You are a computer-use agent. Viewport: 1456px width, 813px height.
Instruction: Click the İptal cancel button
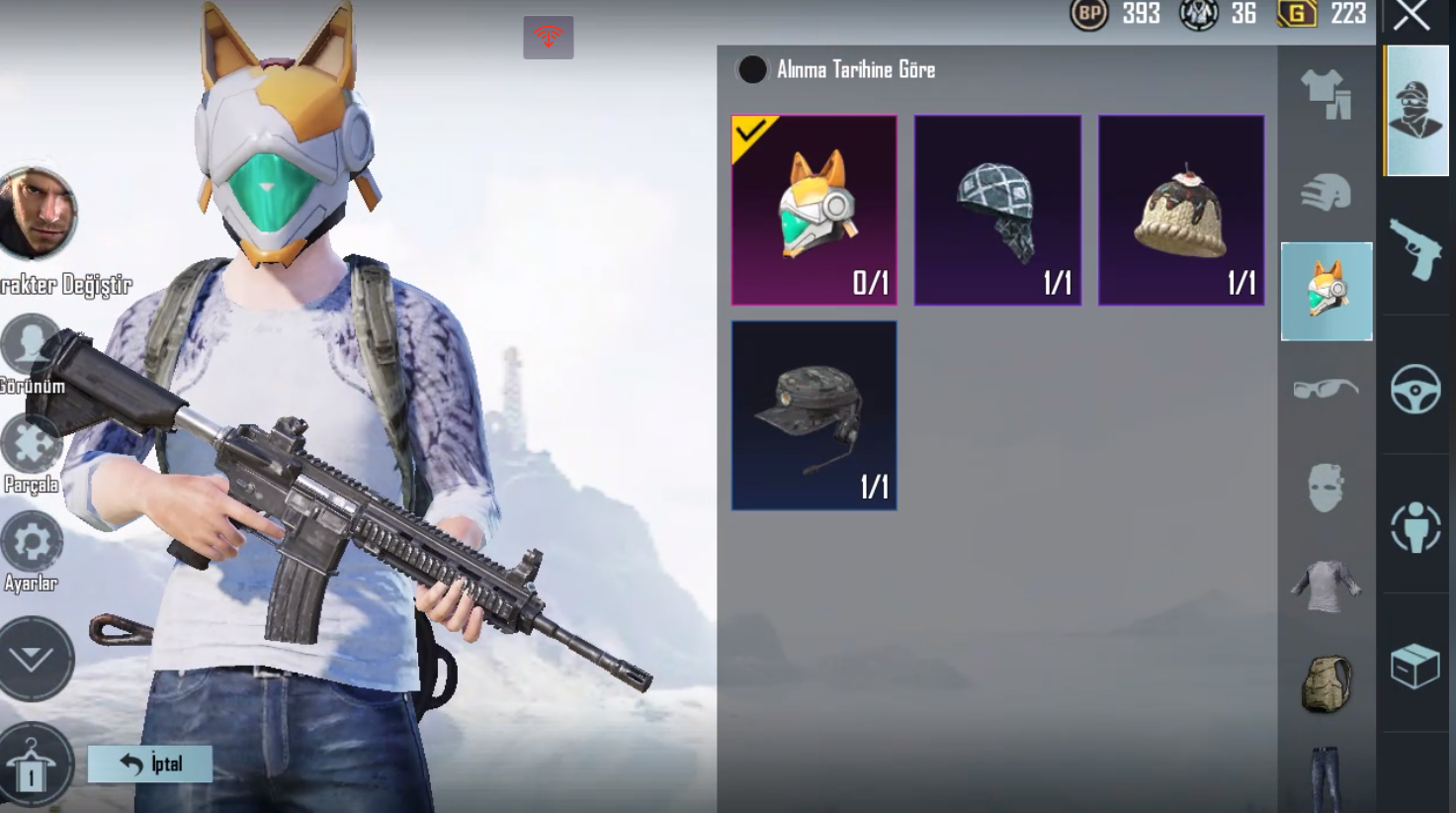click(150, 764)
